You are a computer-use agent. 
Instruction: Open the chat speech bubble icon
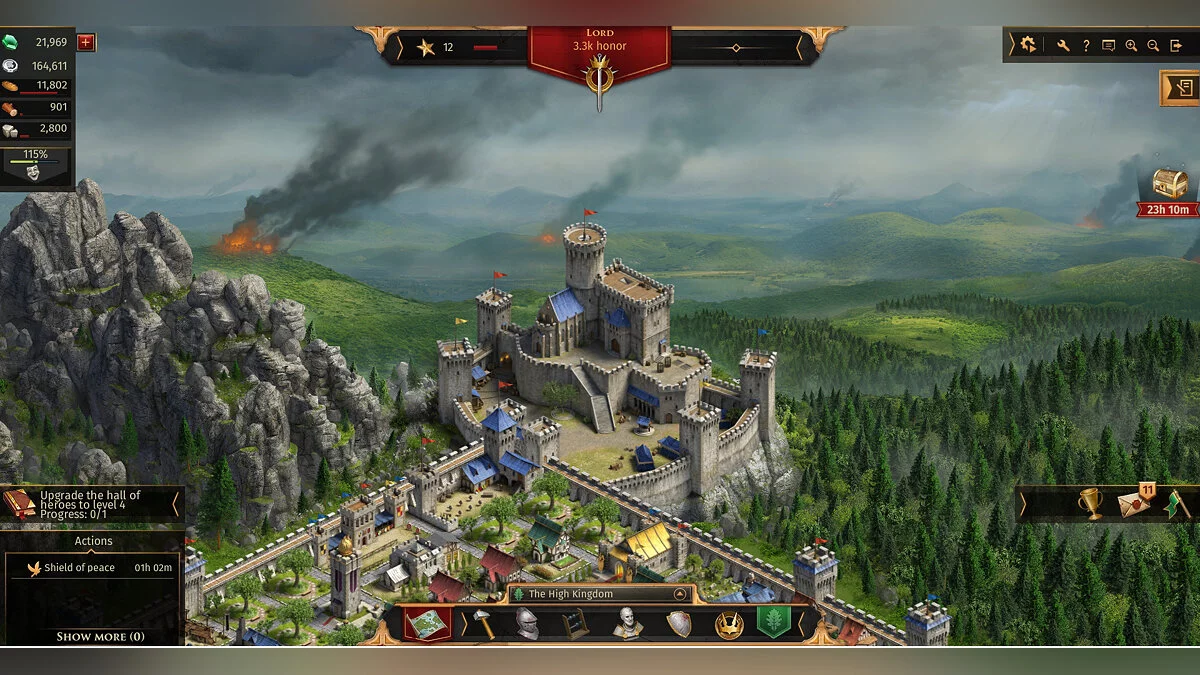point(1108,45)
